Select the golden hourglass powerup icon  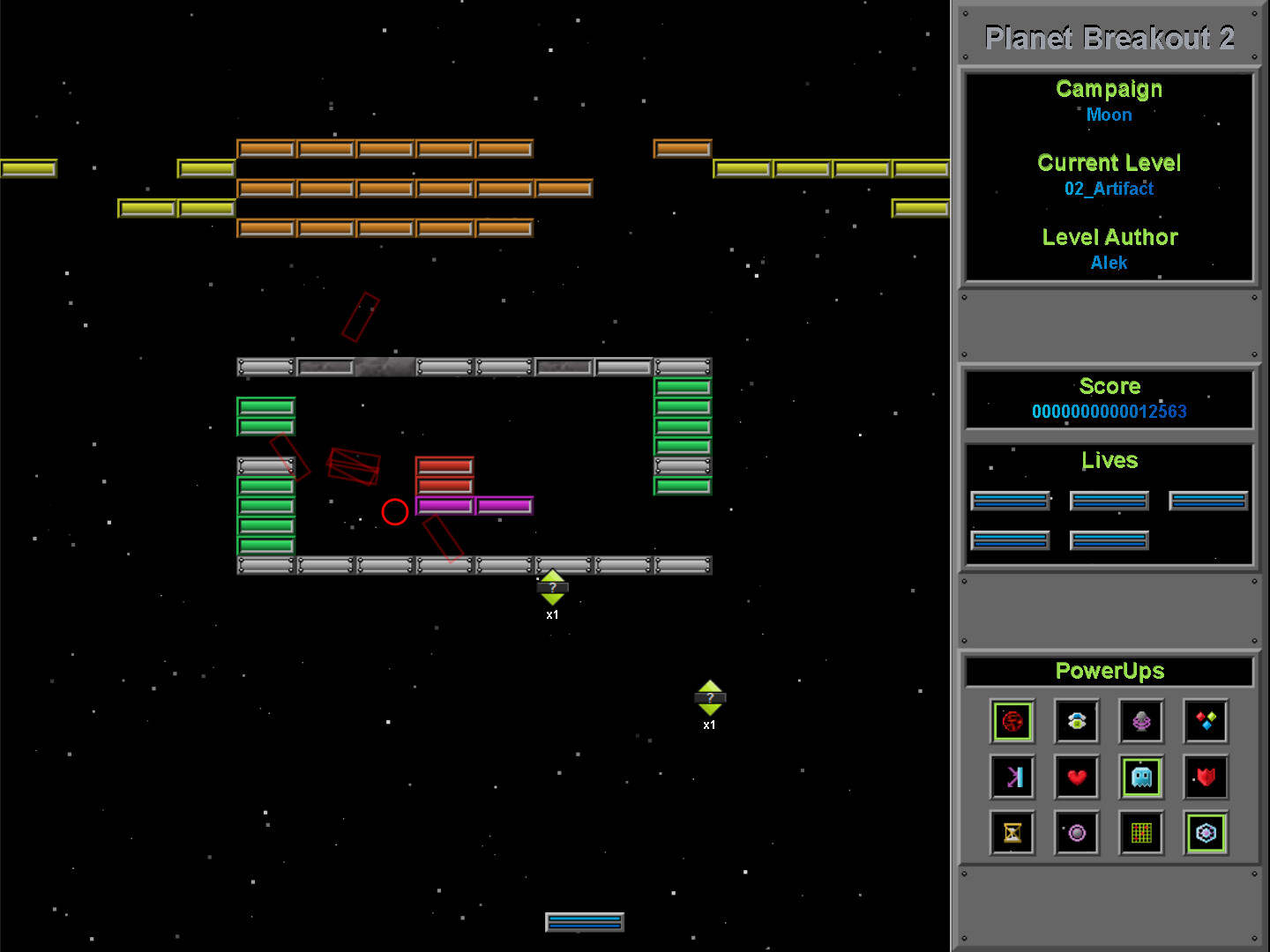coord(1012,833)
